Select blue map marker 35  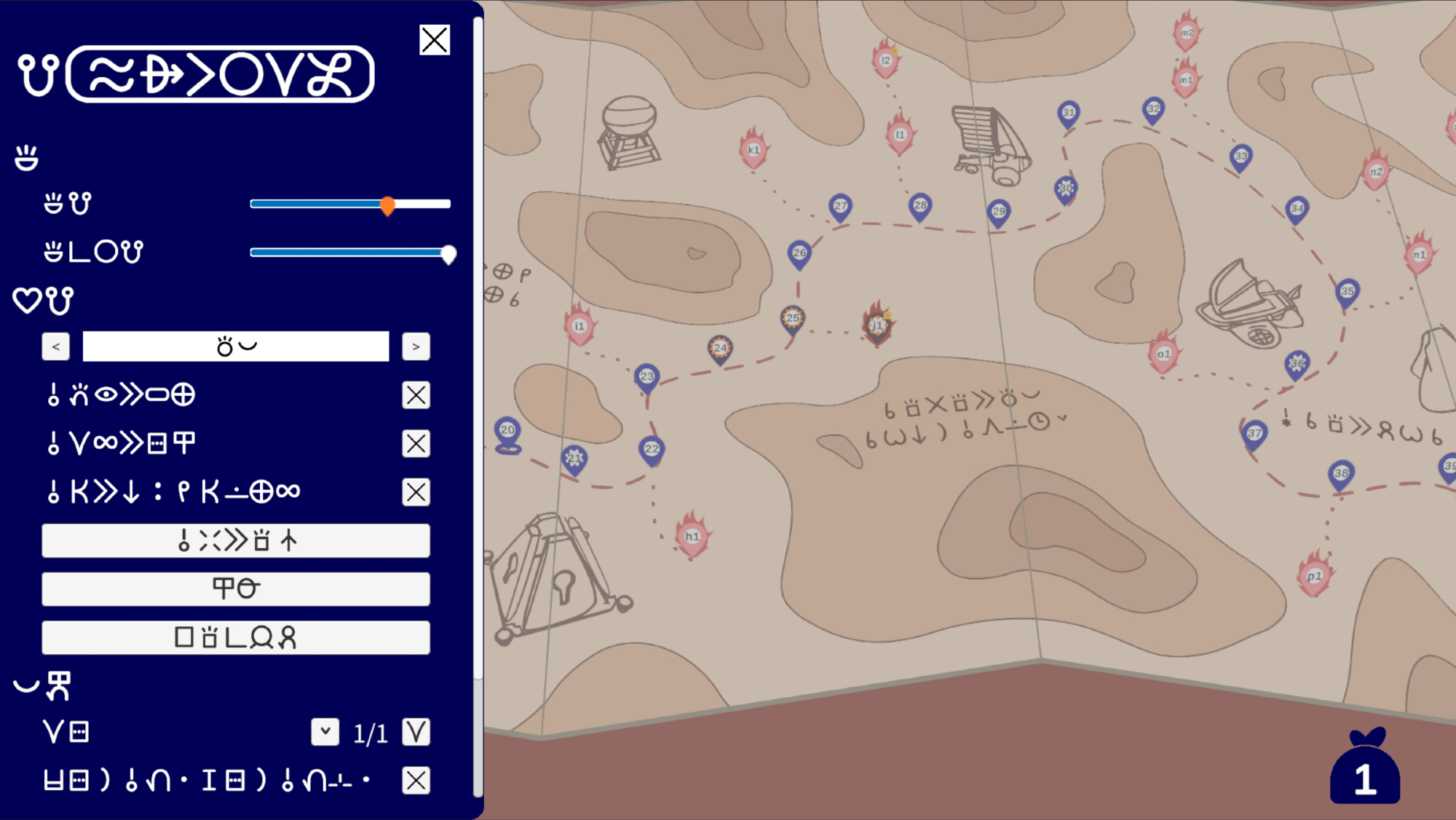pyautogui.click(x=1348, y=292)
